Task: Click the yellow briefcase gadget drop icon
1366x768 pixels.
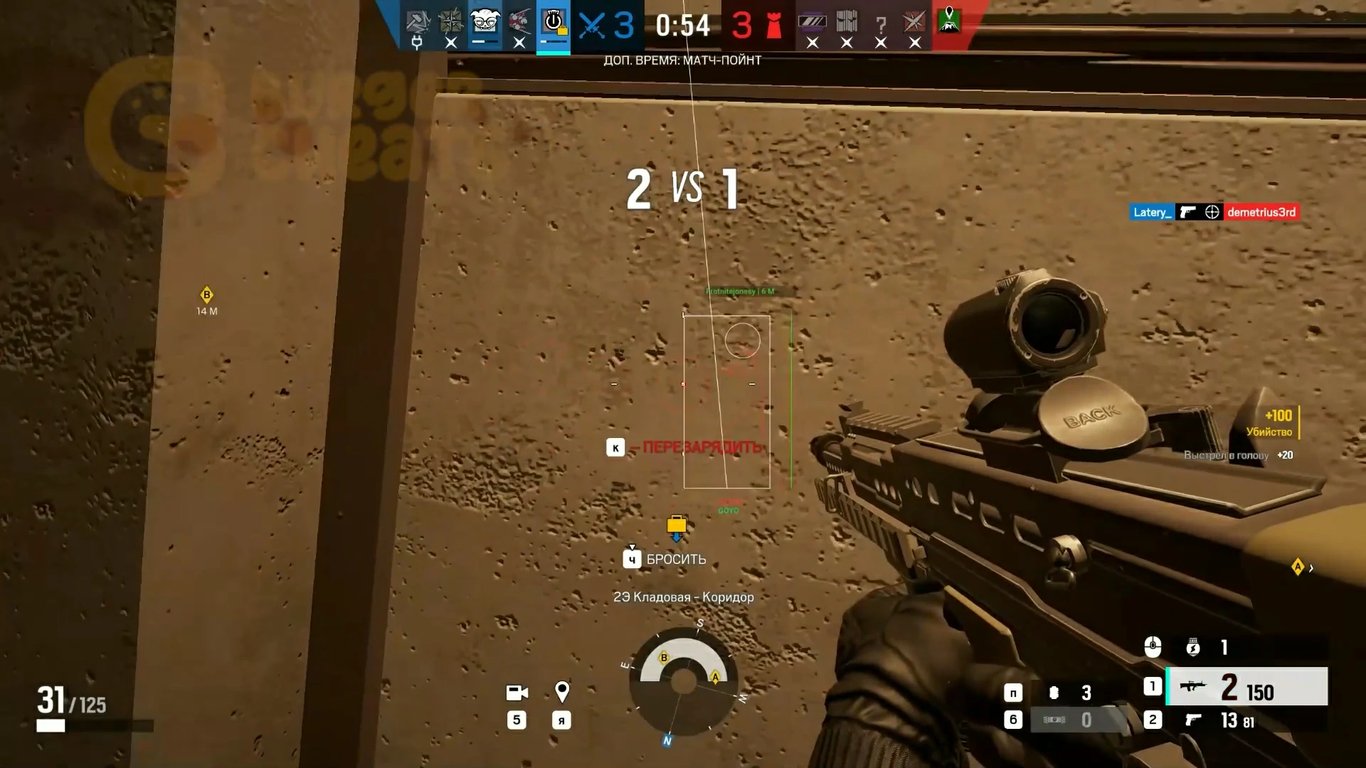Action: pos(676,522)
